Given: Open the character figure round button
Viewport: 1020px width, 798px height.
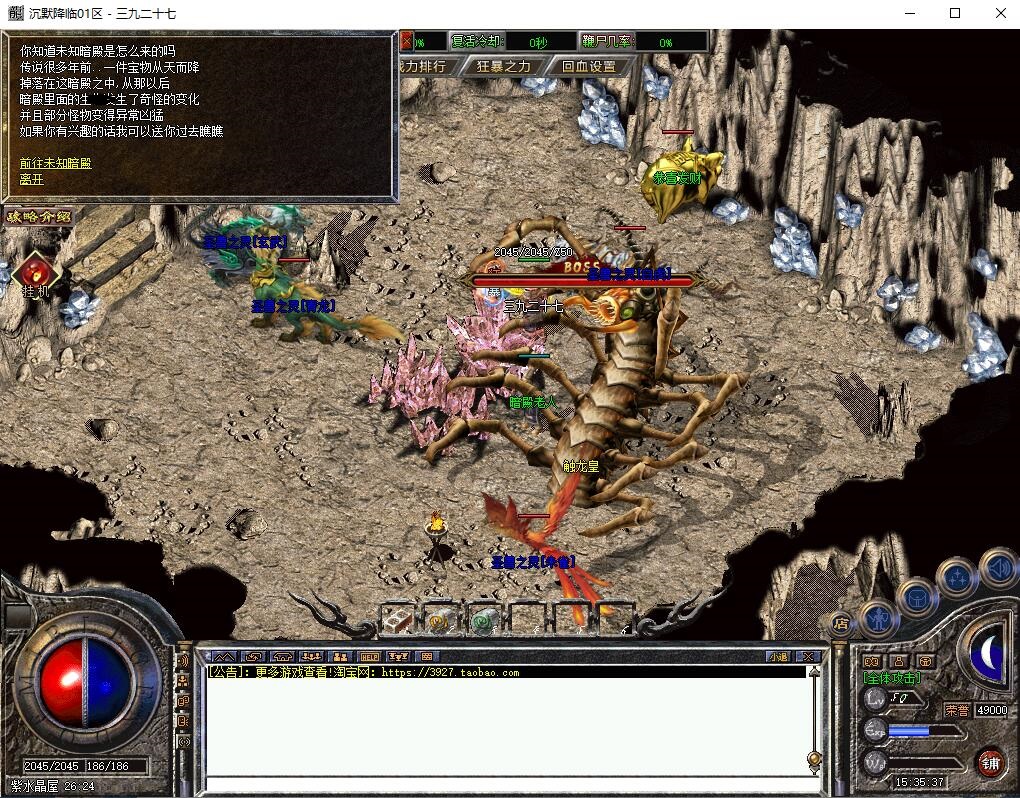Looking at the screenshot, I should tap(879, 617).
